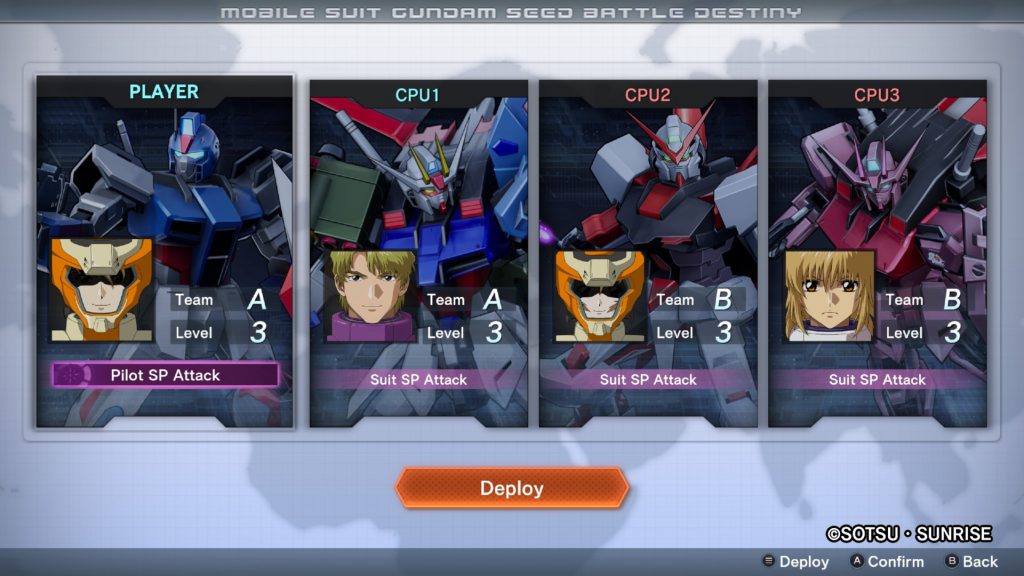Change CPU3's Suit SP Attack setting

click(877, 380)
